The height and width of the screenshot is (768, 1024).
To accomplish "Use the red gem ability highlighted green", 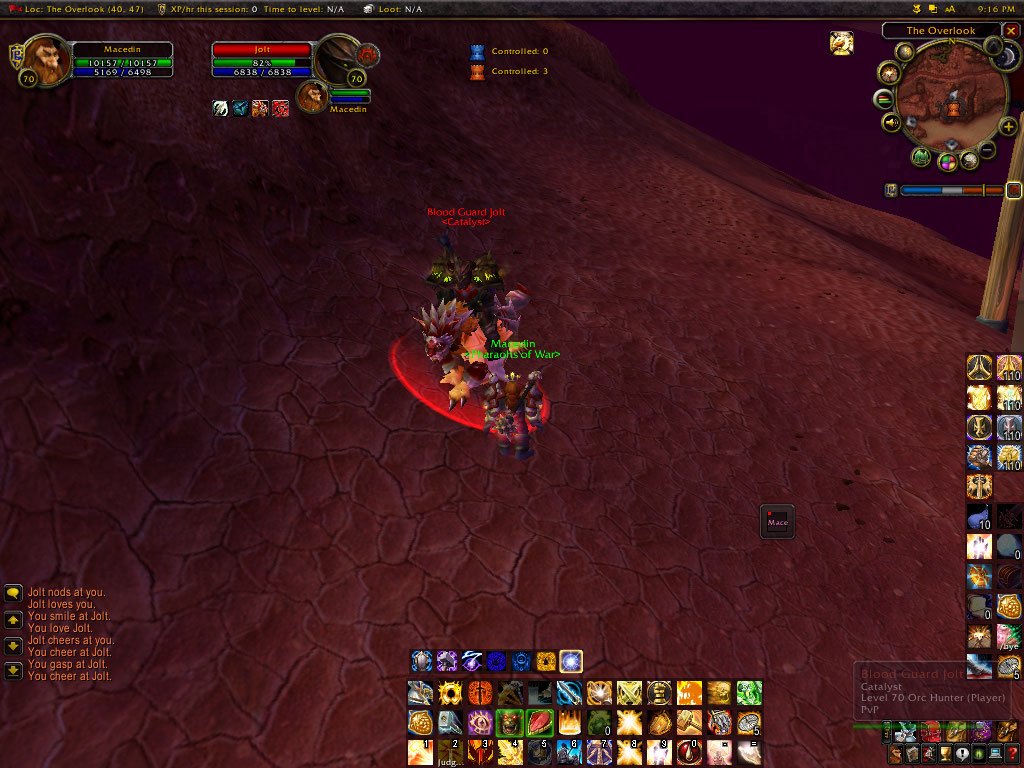I will tap(540, 722).
